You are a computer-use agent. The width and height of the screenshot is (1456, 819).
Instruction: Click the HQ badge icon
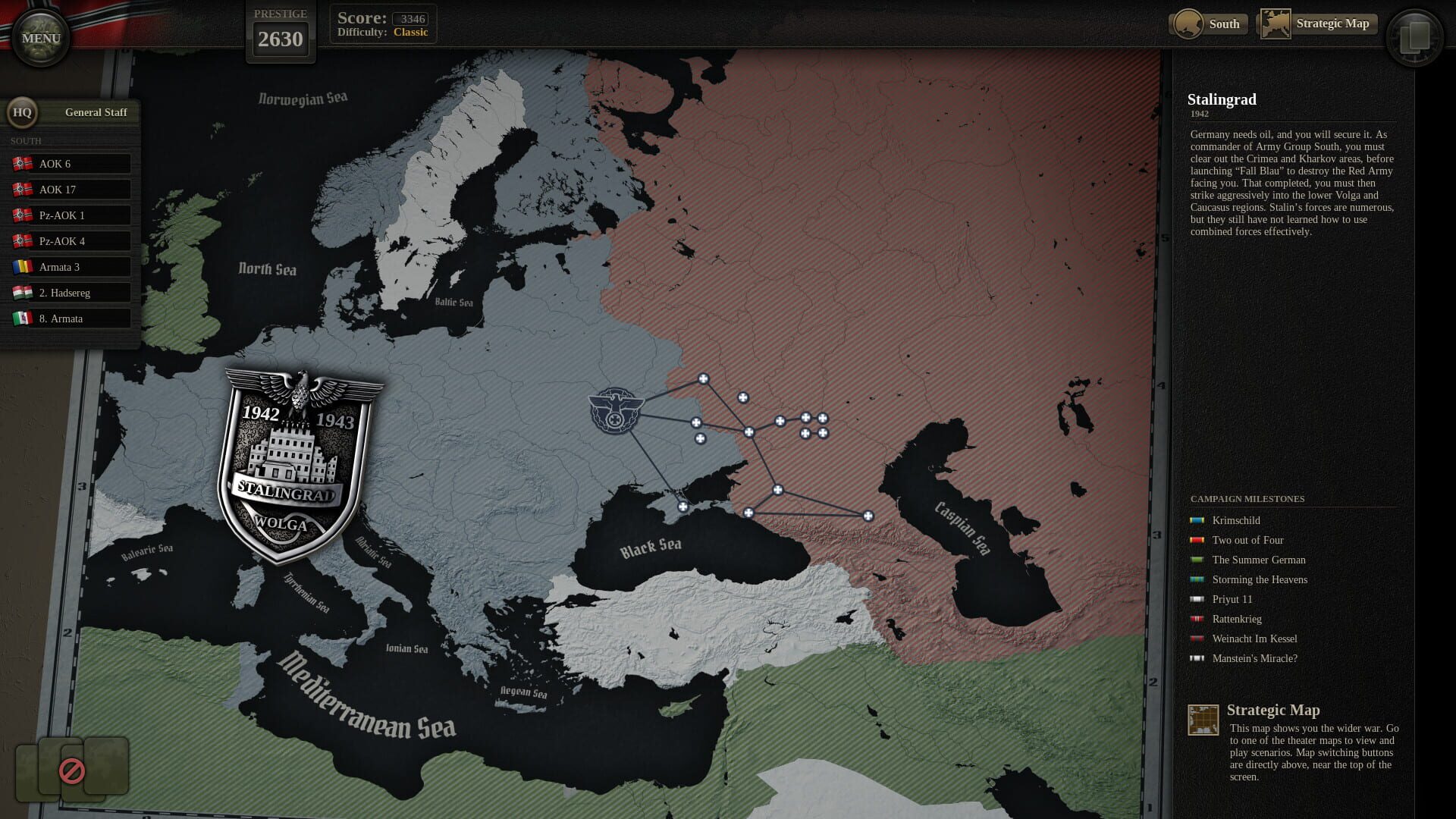22,112
